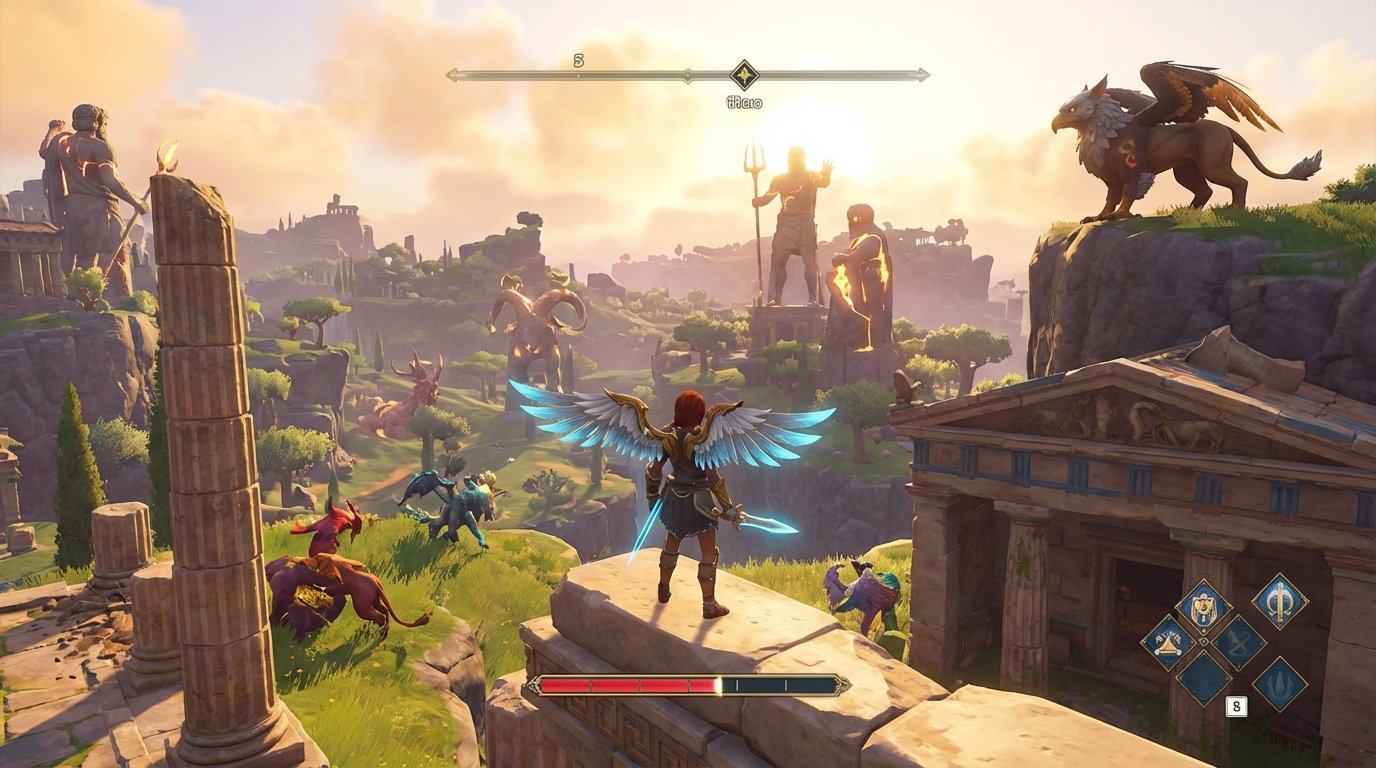The height and width of the screenshot is (768, 1376).
Task: Click the empty ability diamond slot
Action: (1204, 680)
